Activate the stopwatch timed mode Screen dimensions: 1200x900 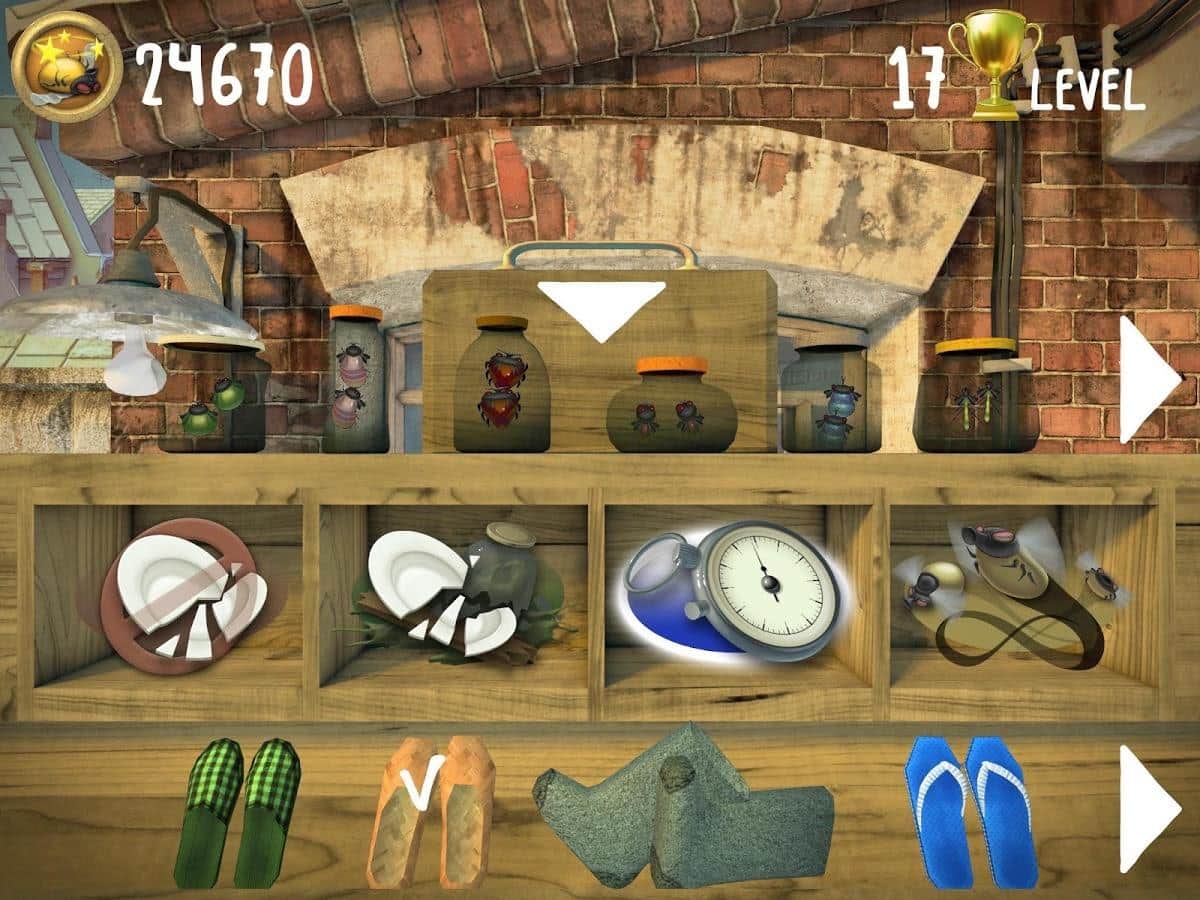pos(735,590)
